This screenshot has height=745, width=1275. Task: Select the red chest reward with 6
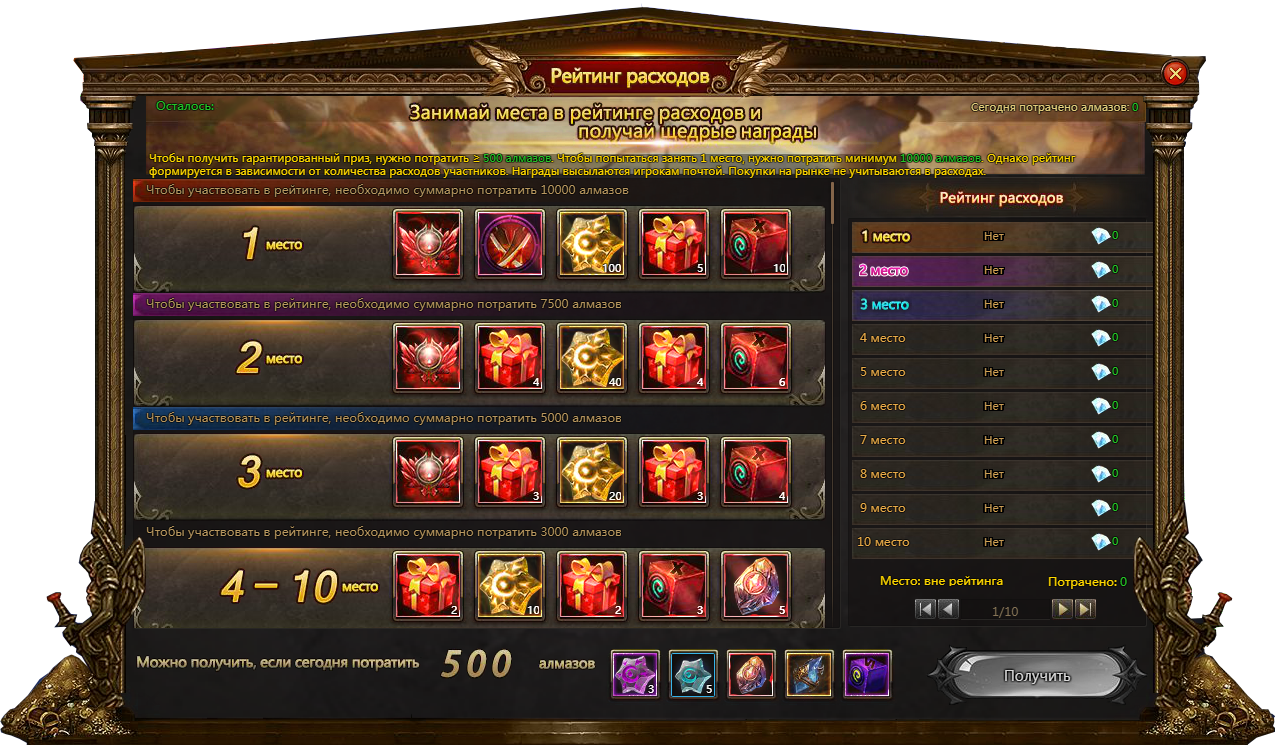click(756, 357)
